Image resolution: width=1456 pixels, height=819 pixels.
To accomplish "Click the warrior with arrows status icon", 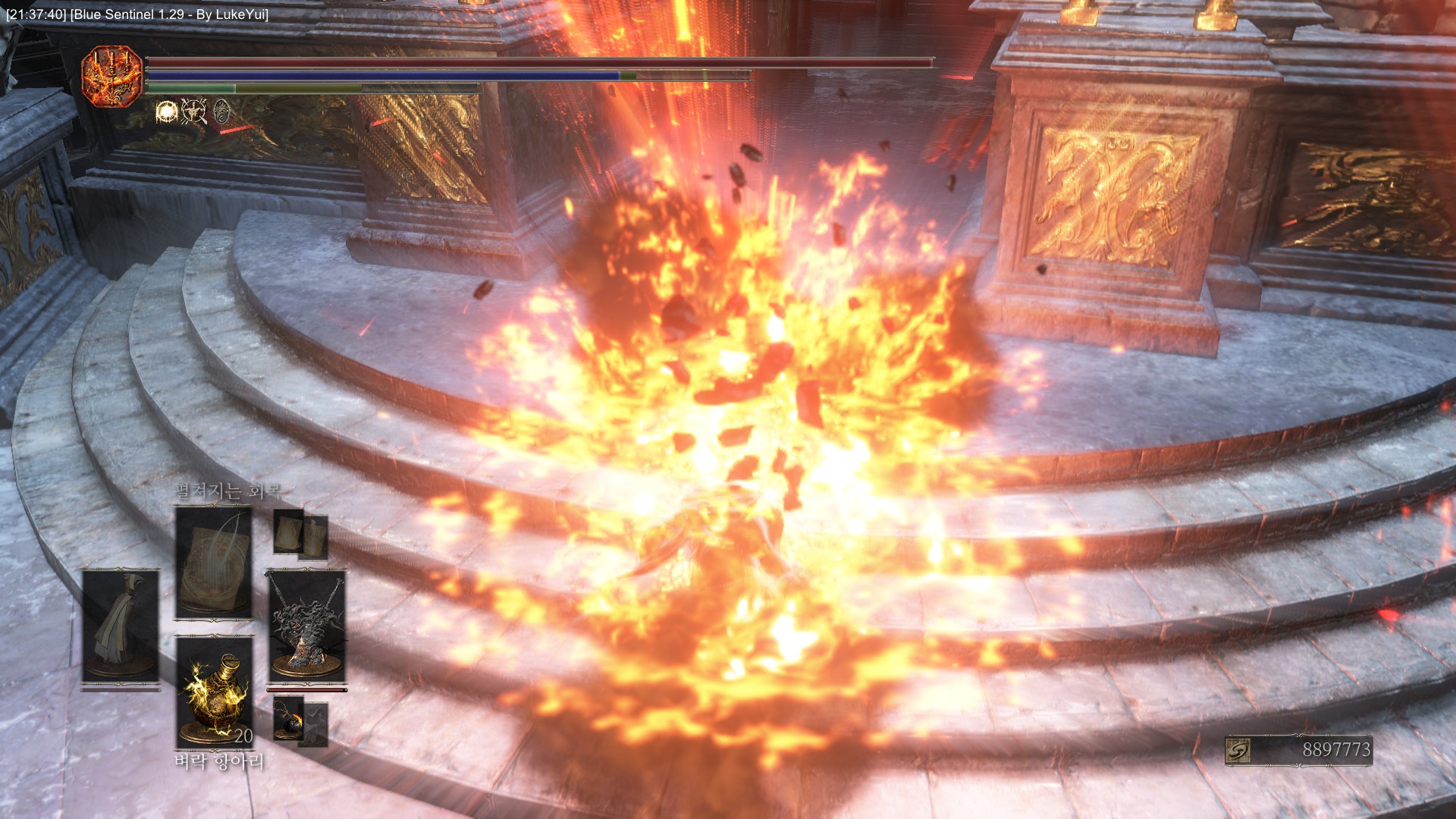I will click(193, 112).
